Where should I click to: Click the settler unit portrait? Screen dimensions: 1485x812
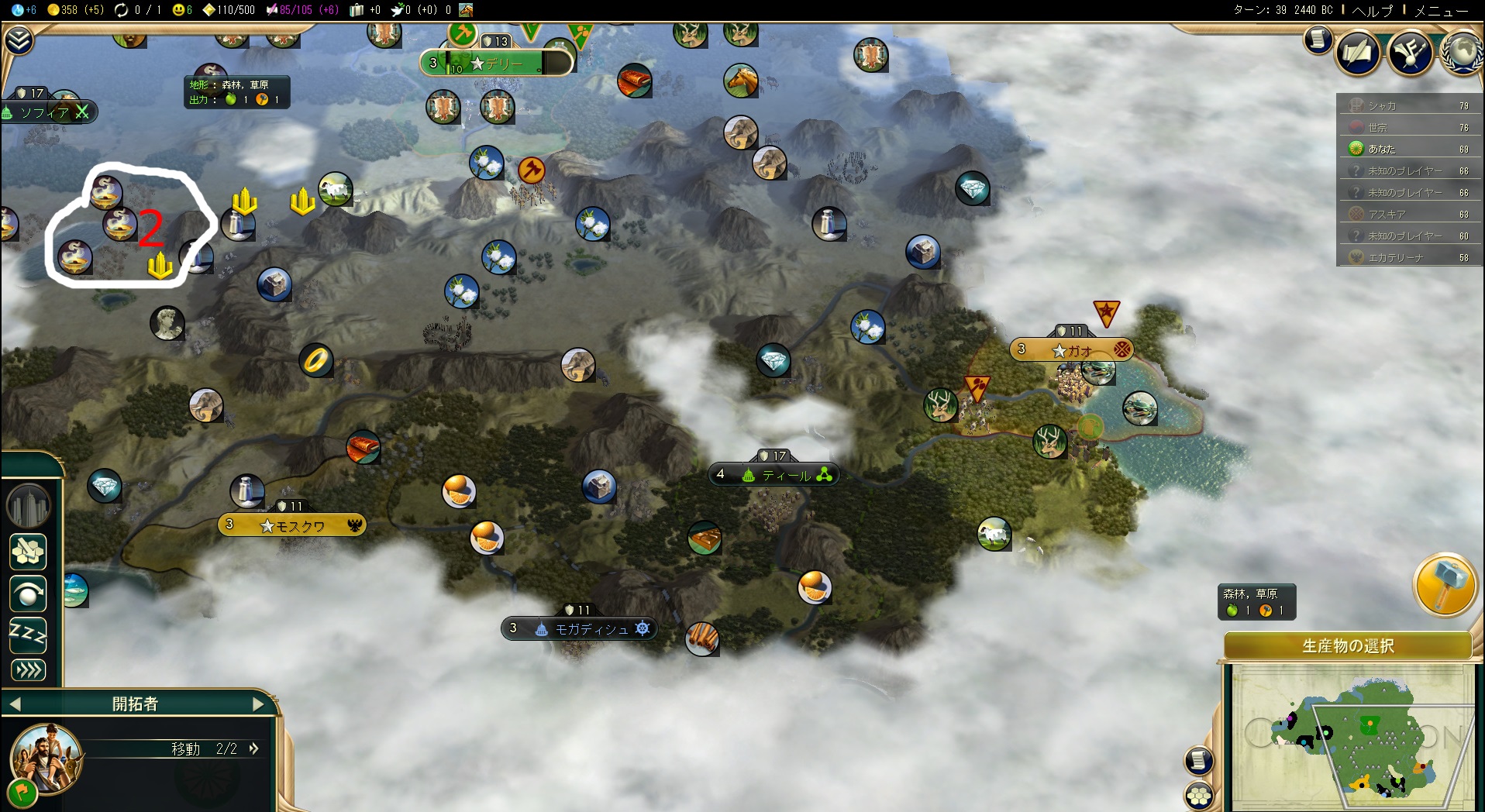coord(47,758)
